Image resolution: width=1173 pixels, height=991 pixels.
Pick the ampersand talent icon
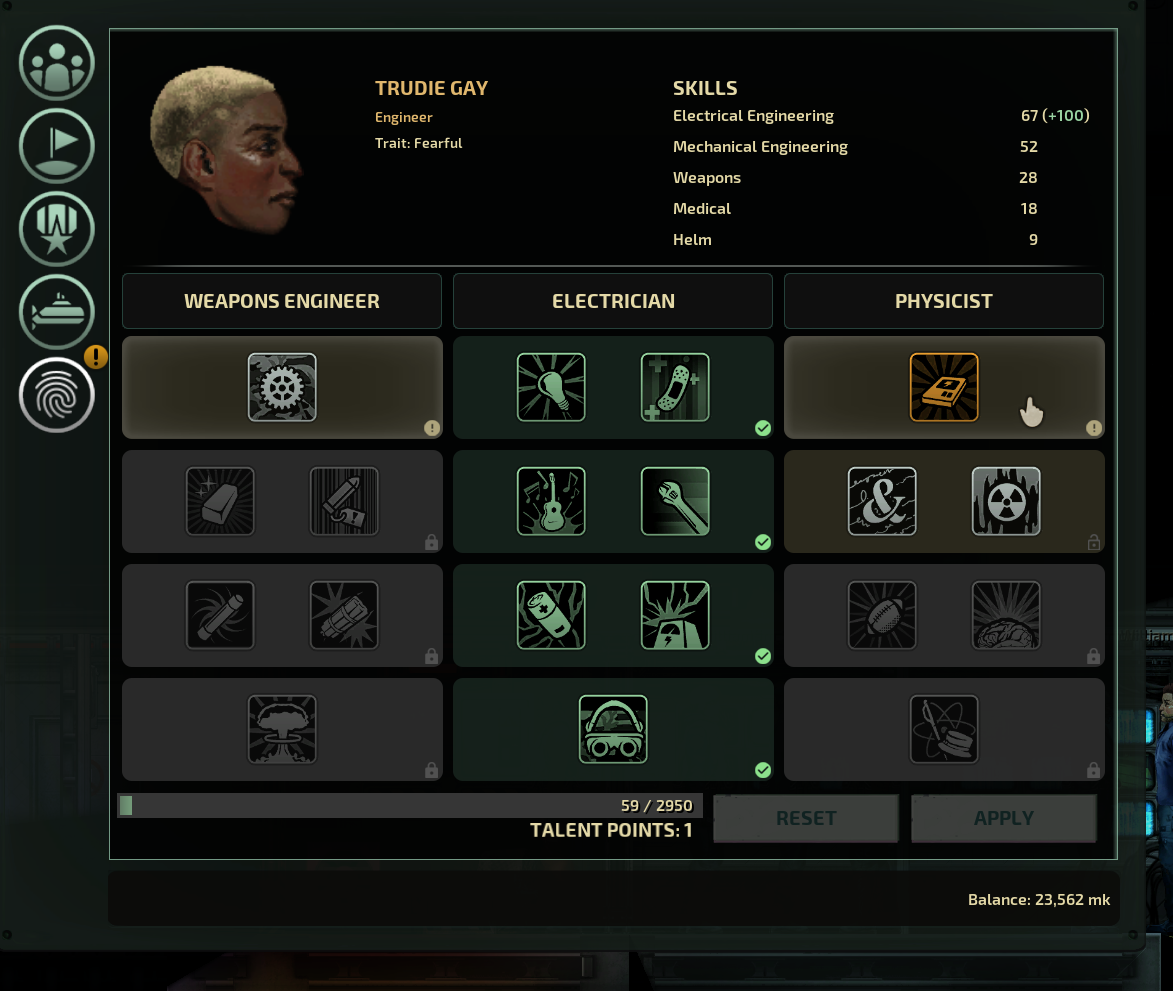click(882, 501)
